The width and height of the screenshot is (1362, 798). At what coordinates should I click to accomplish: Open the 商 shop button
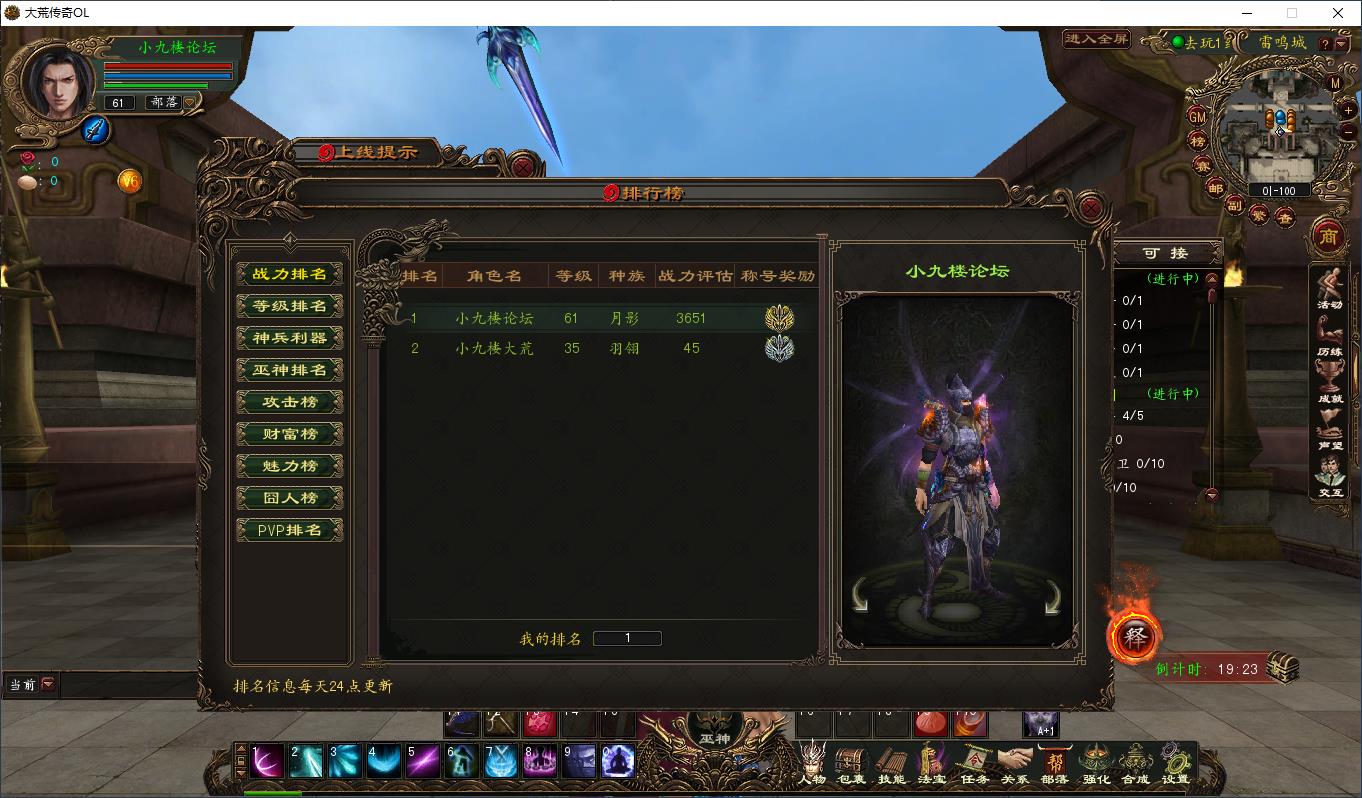click(x=1328, y=236)
